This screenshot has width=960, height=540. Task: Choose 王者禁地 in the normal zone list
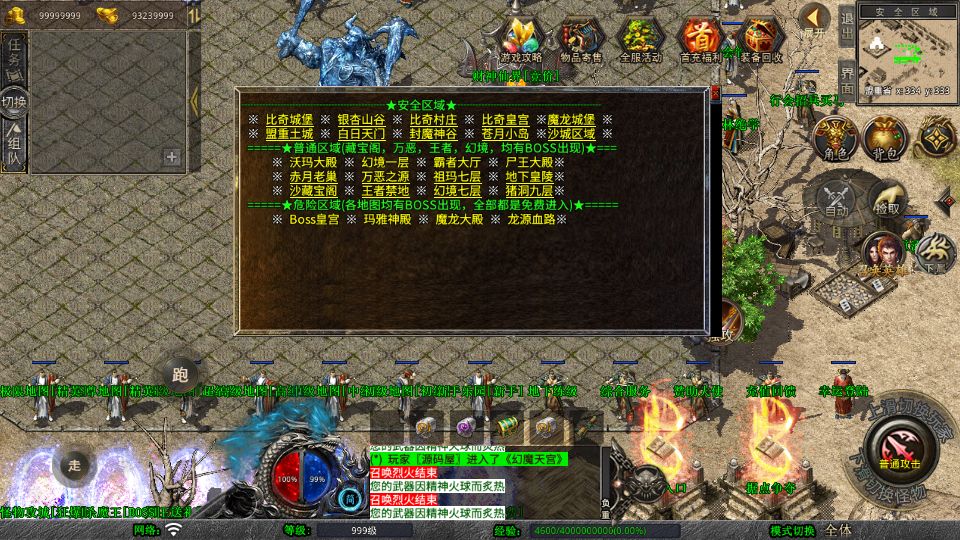point(384,190)
